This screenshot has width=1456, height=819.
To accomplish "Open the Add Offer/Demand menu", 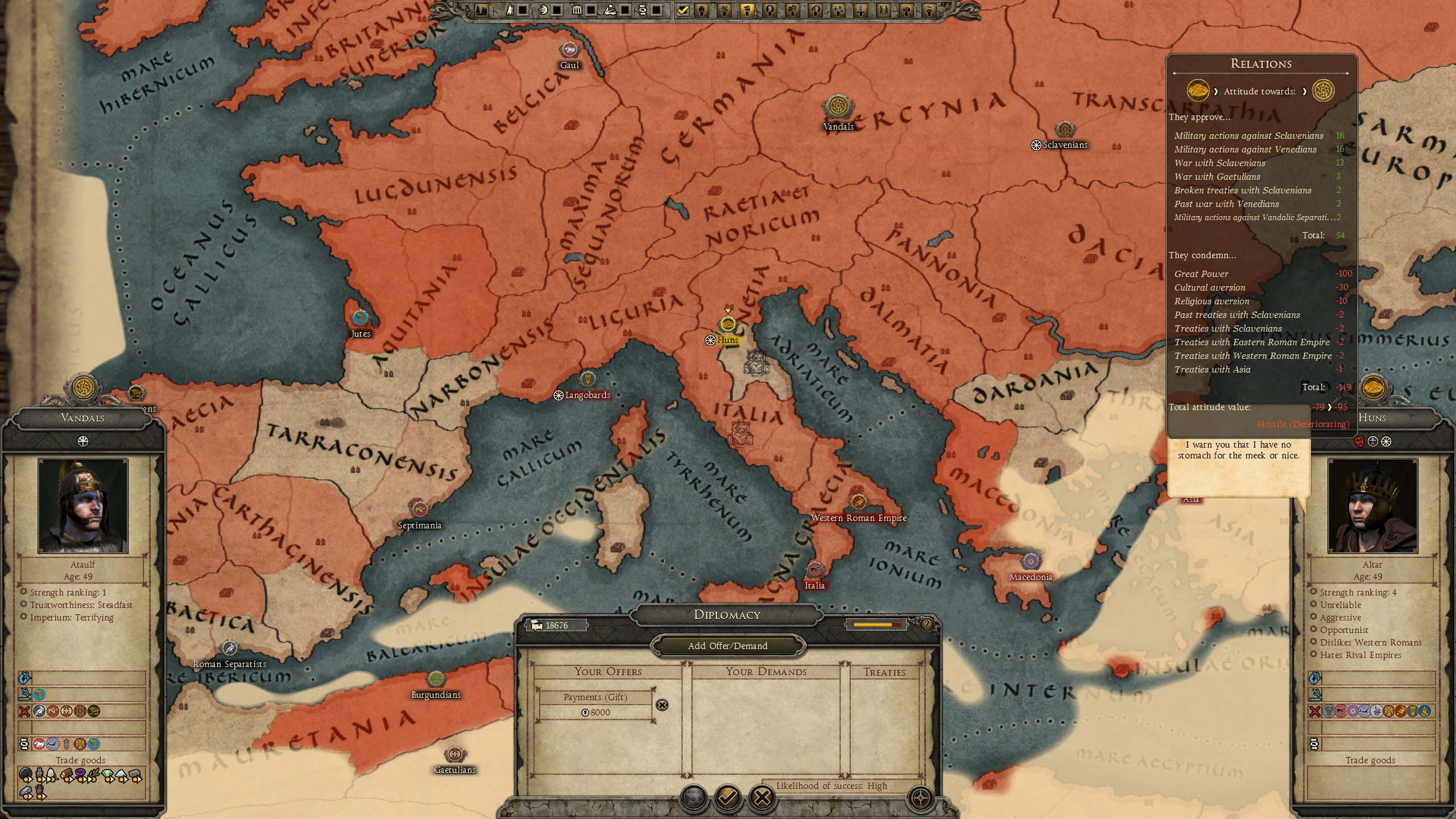I will [727, 646].
